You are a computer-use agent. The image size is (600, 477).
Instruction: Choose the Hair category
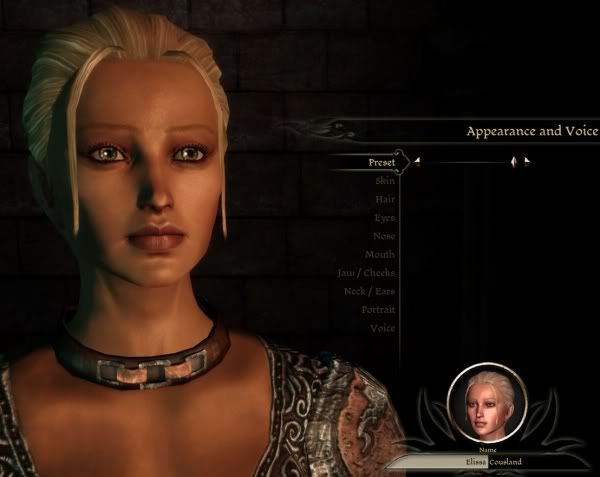[x=383, y=199]
